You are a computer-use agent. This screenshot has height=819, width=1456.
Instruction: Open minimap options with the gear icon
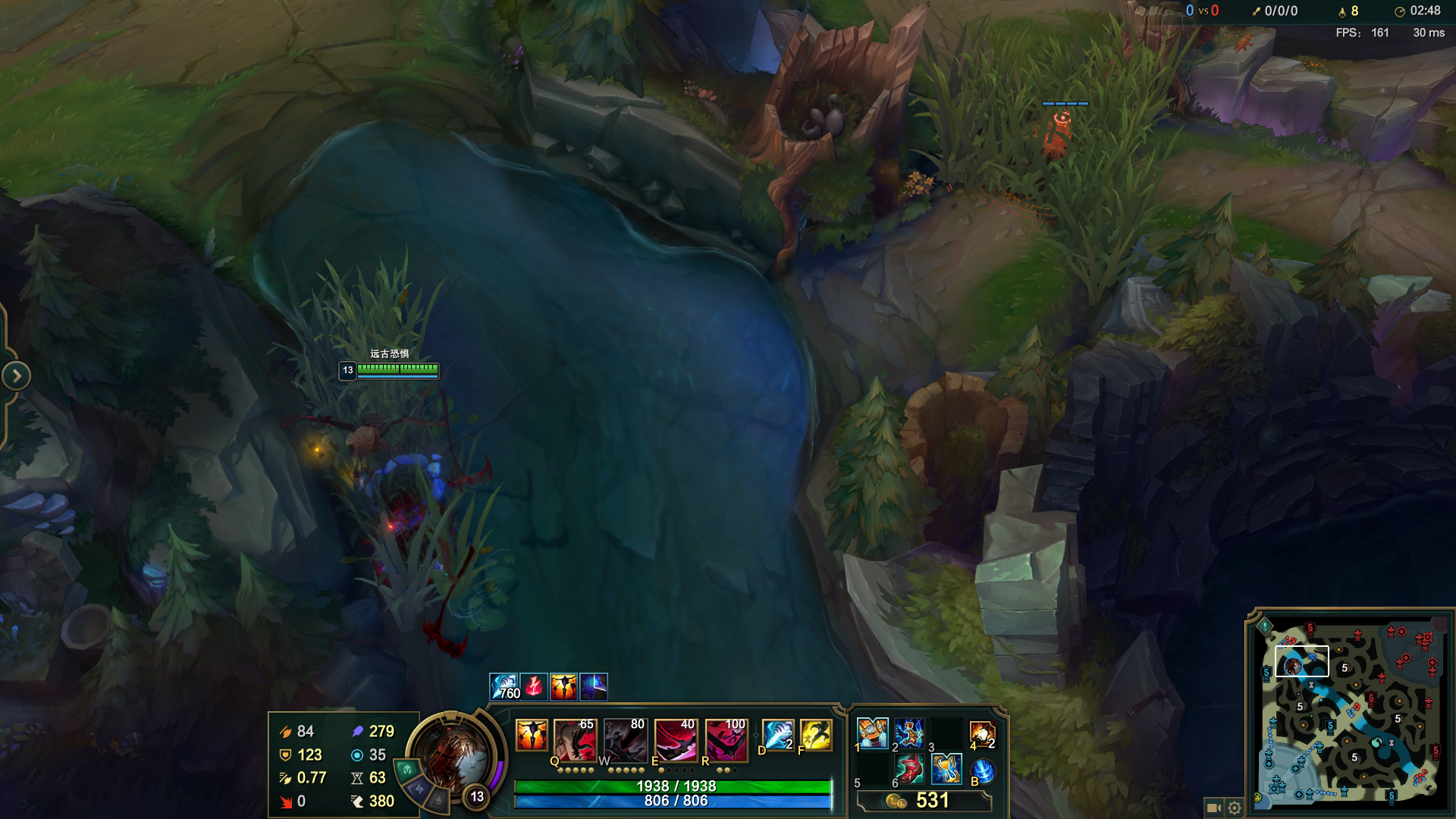click(1235, 808)
